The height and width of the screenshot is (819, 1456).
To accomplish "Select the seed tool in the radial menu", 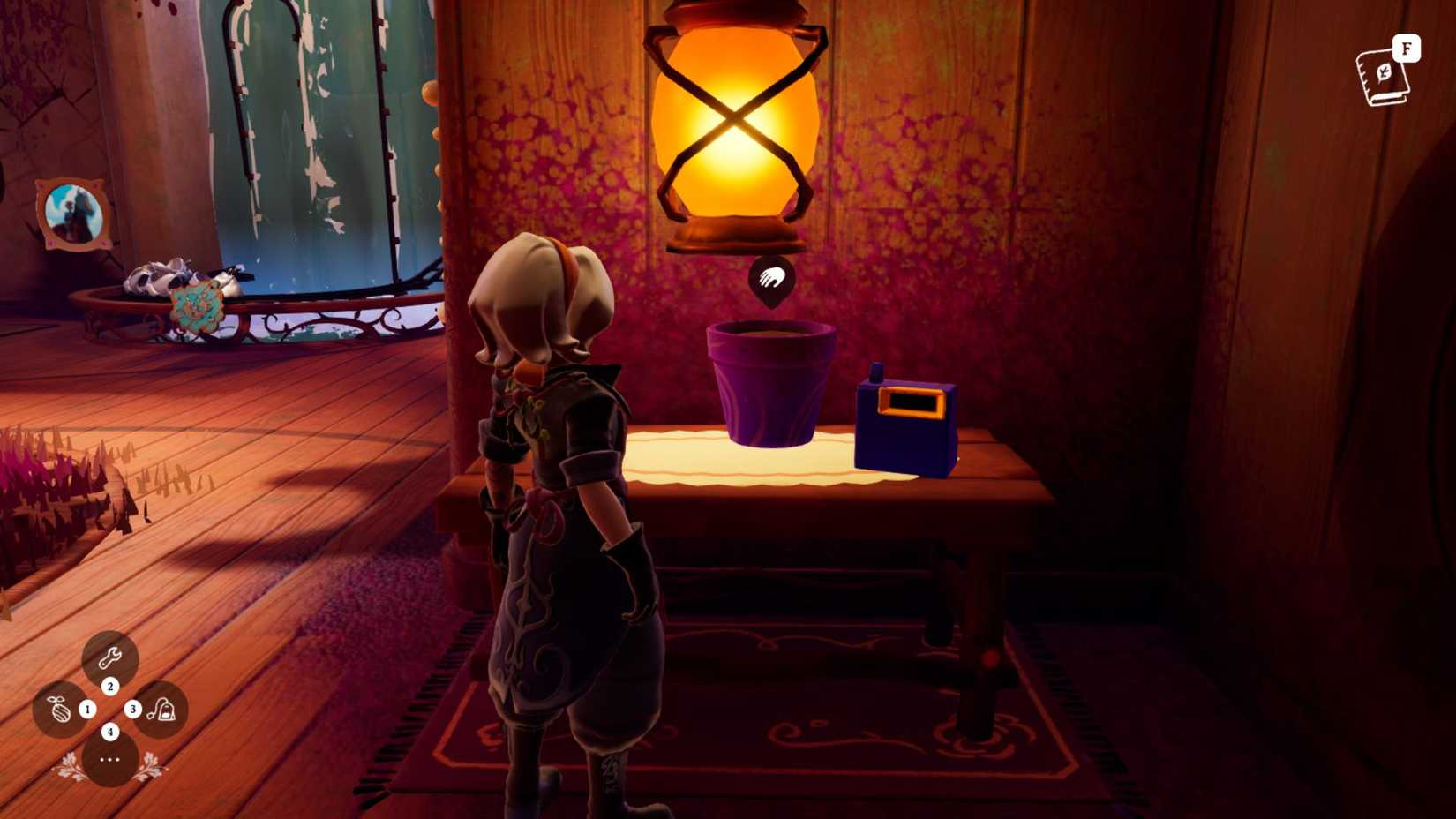I will coord(60,708).
